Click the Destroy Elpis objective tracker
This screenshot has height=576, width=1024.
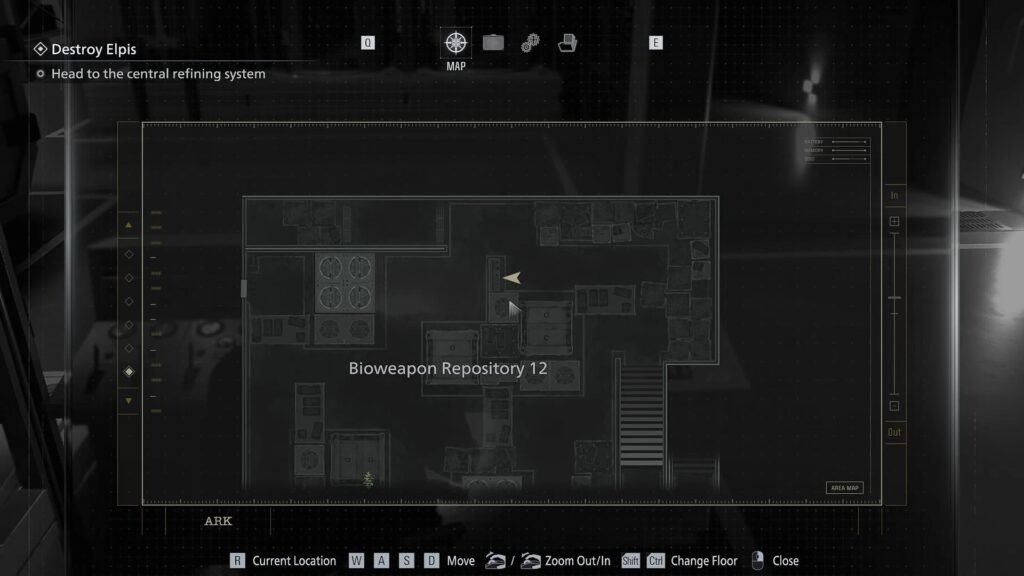click(93, 49)
